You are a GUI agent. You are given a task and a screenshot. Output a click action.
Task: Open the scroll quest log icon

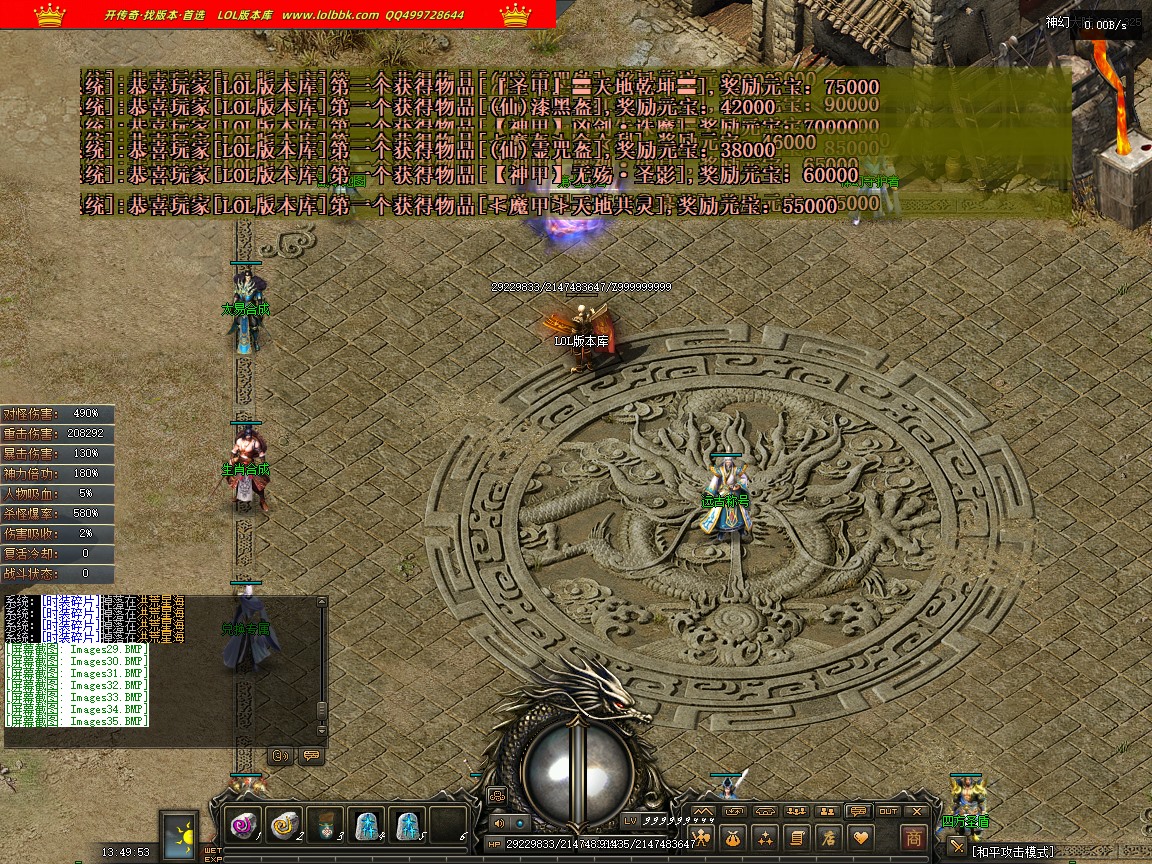tap(796, 838)
